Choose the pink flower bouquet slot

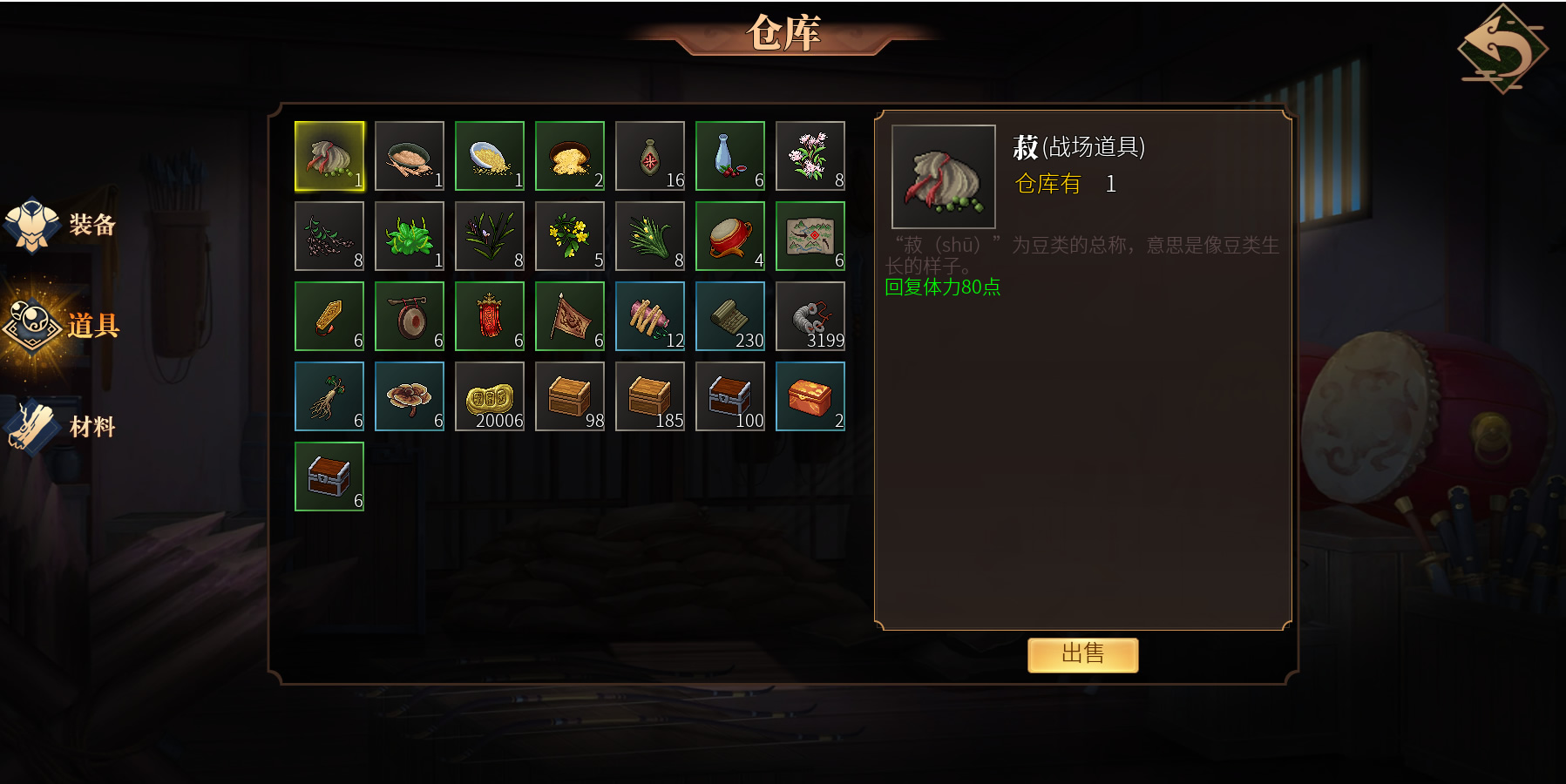(810, 156)
